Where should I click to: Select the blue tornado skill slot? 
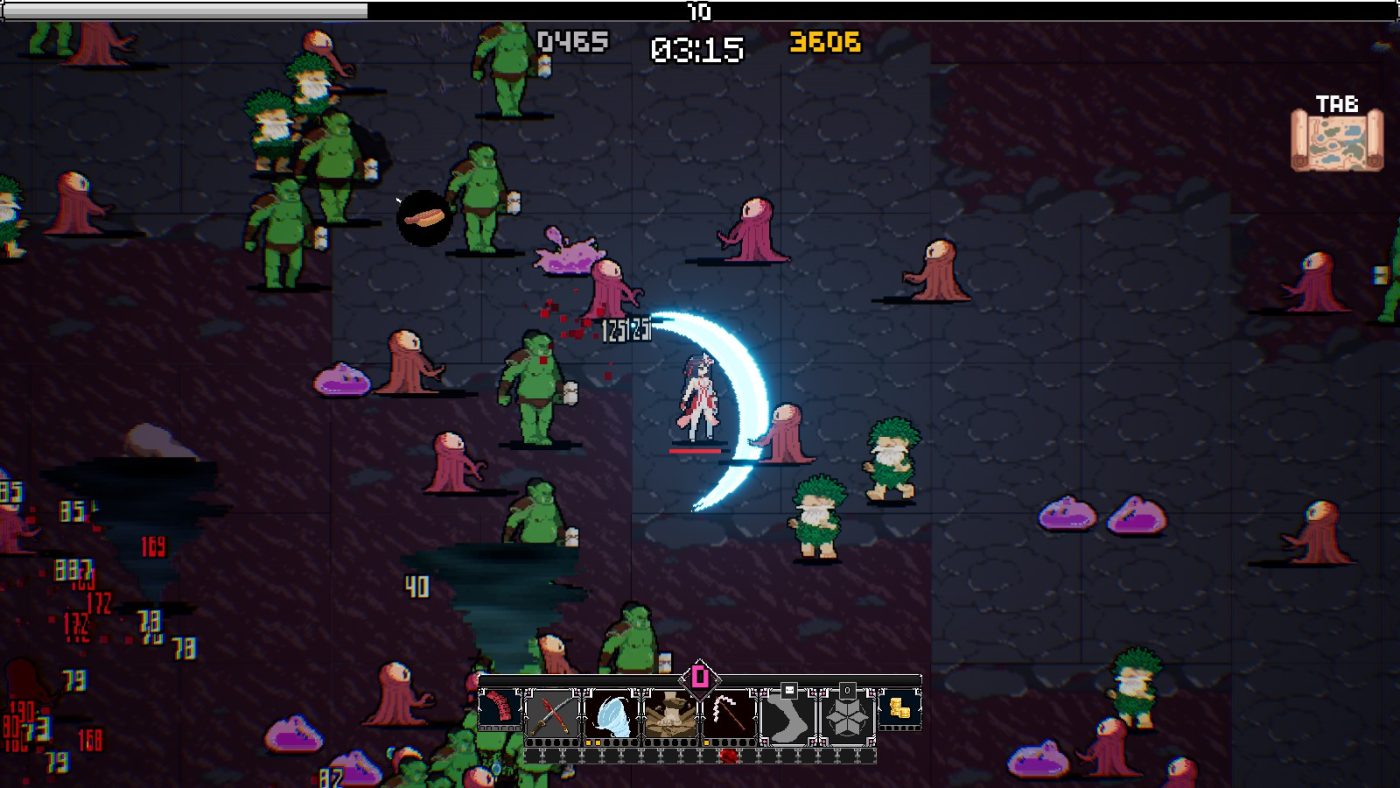(x=611, y=714)
